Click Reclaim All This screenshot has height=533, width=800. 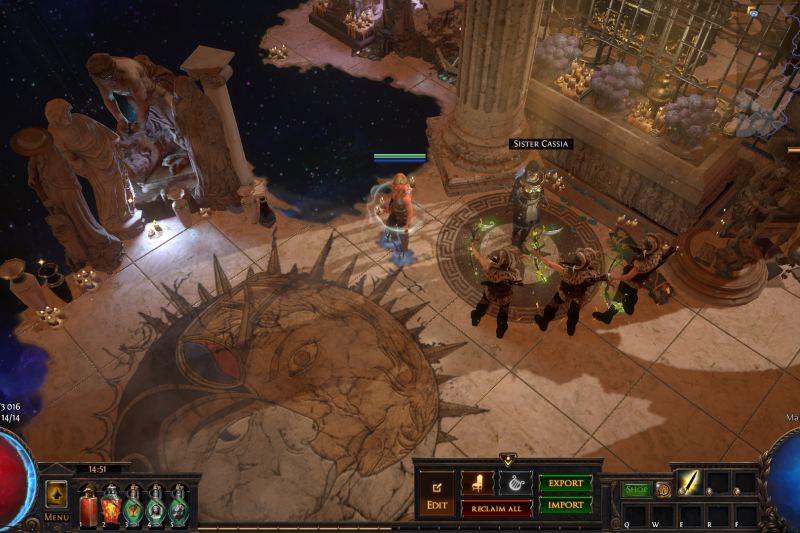tap(496, 508)
